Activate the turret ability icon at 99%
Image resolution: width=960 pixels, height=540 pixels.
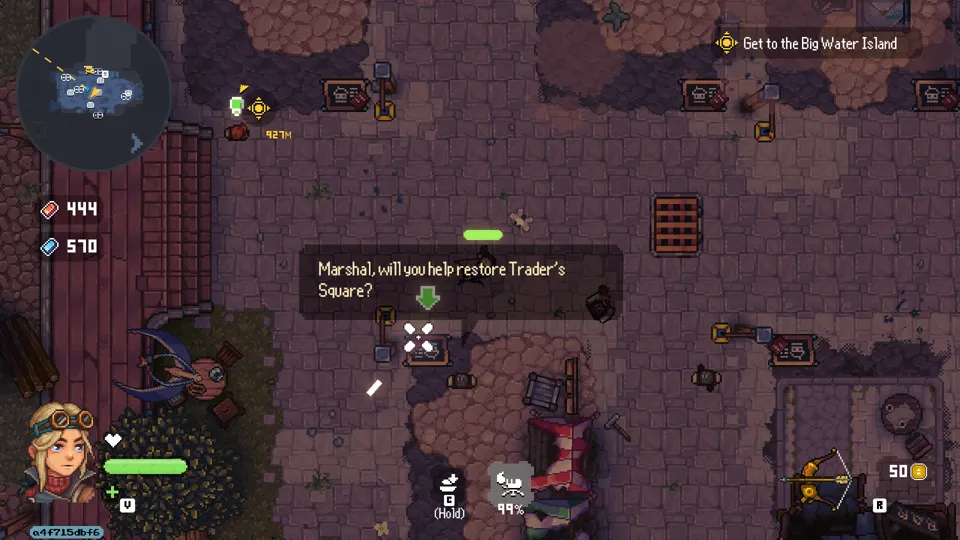pos(511,485)
